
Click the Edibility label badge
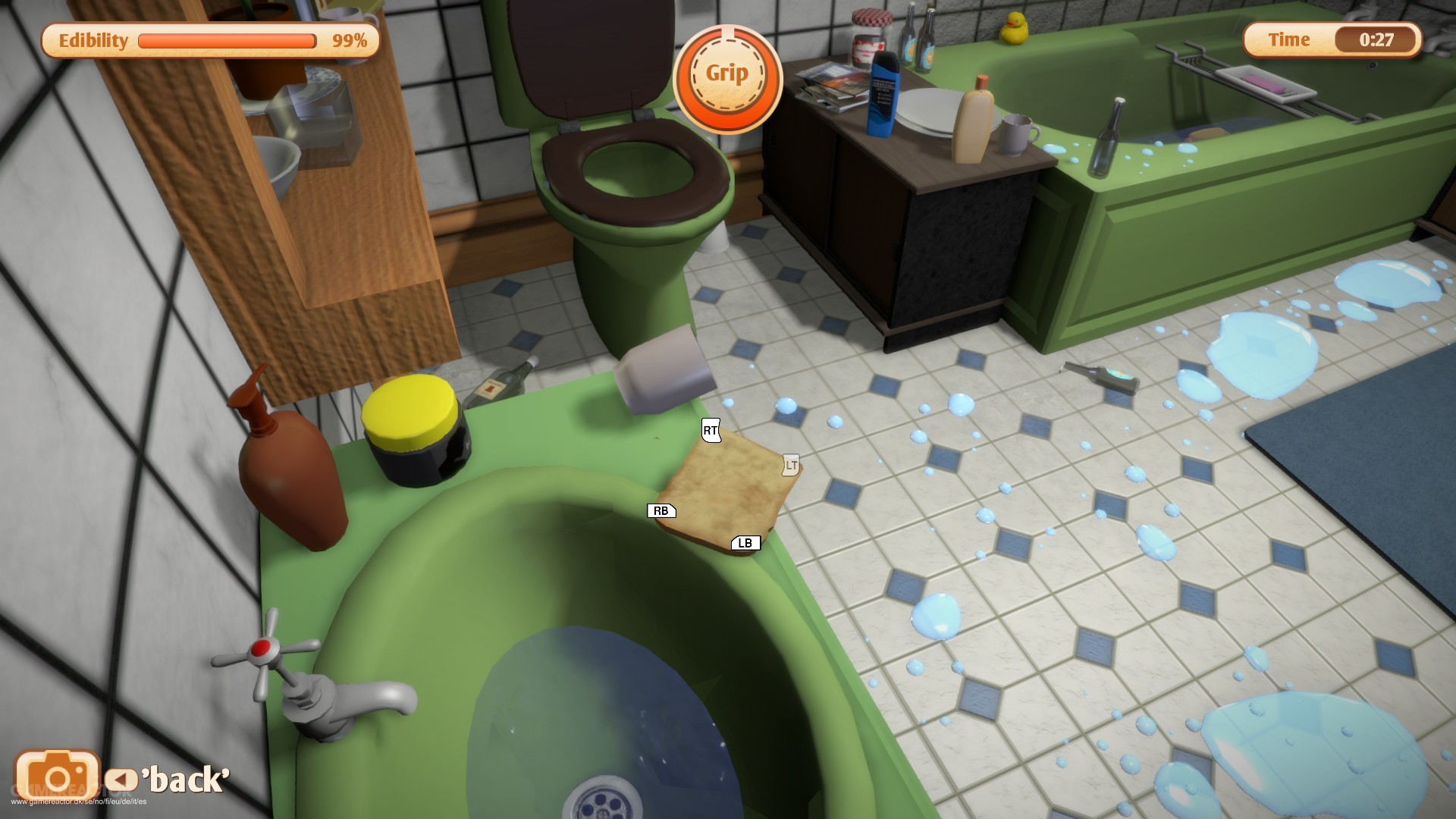coord(93,41)
